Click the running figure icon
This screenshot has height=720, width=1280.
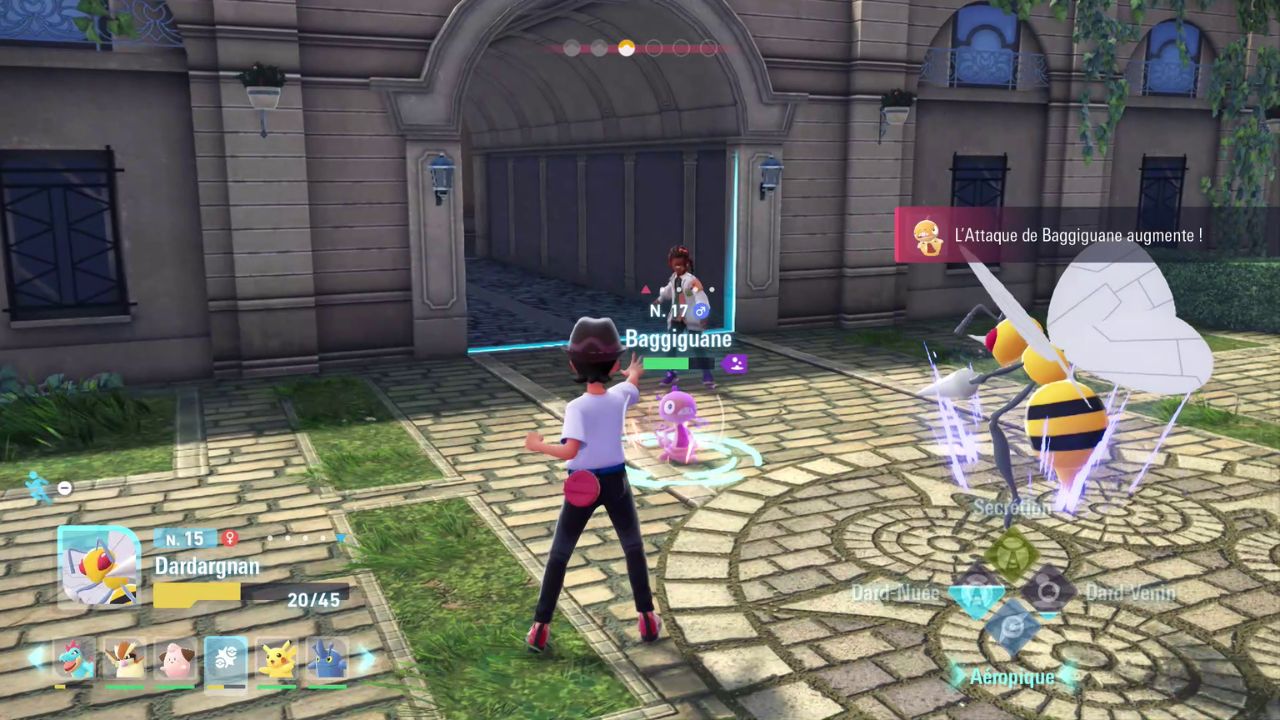point(38,487)
